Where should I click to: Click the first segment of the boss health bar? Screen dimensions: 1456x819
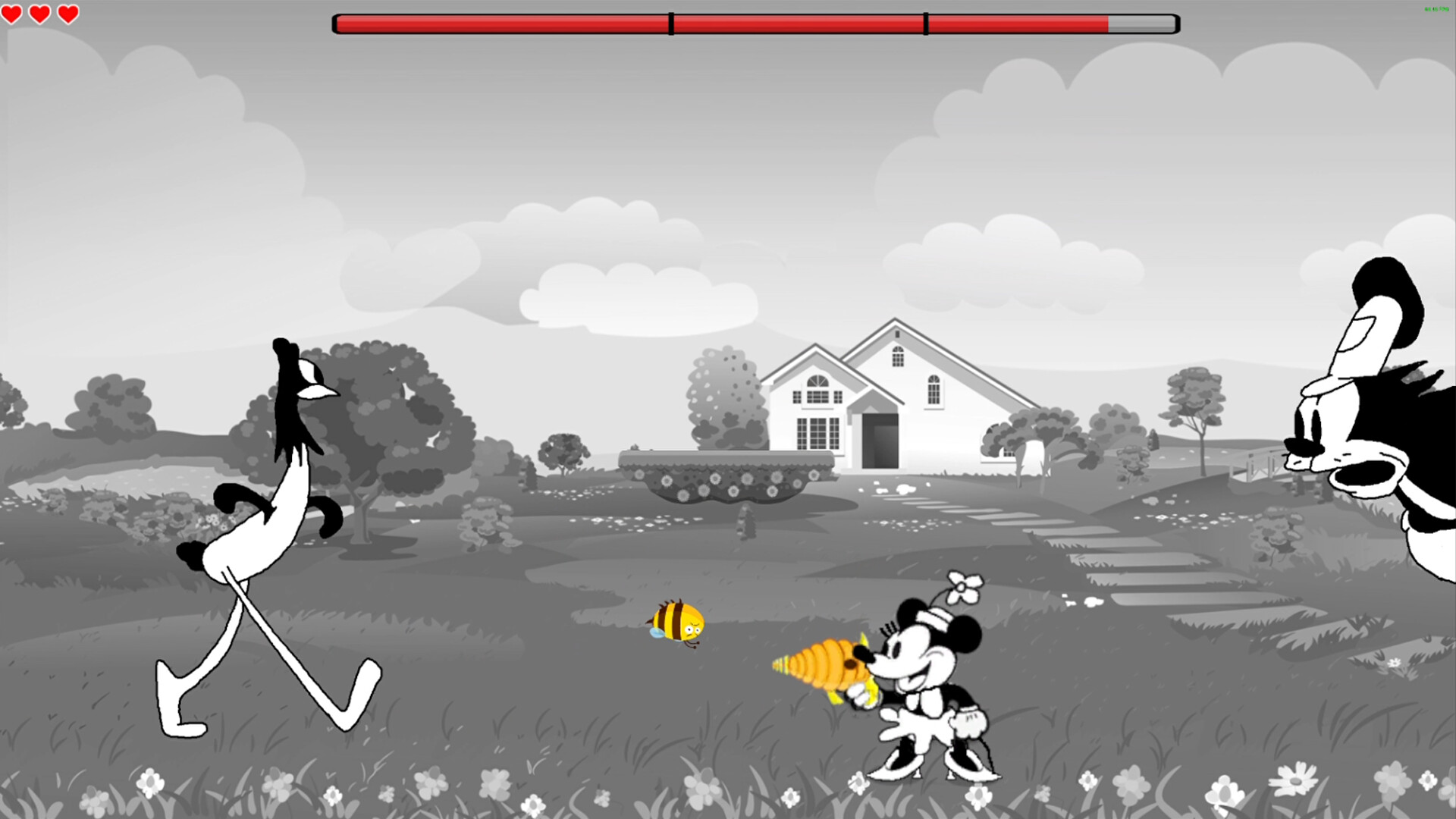click(500, 24)
